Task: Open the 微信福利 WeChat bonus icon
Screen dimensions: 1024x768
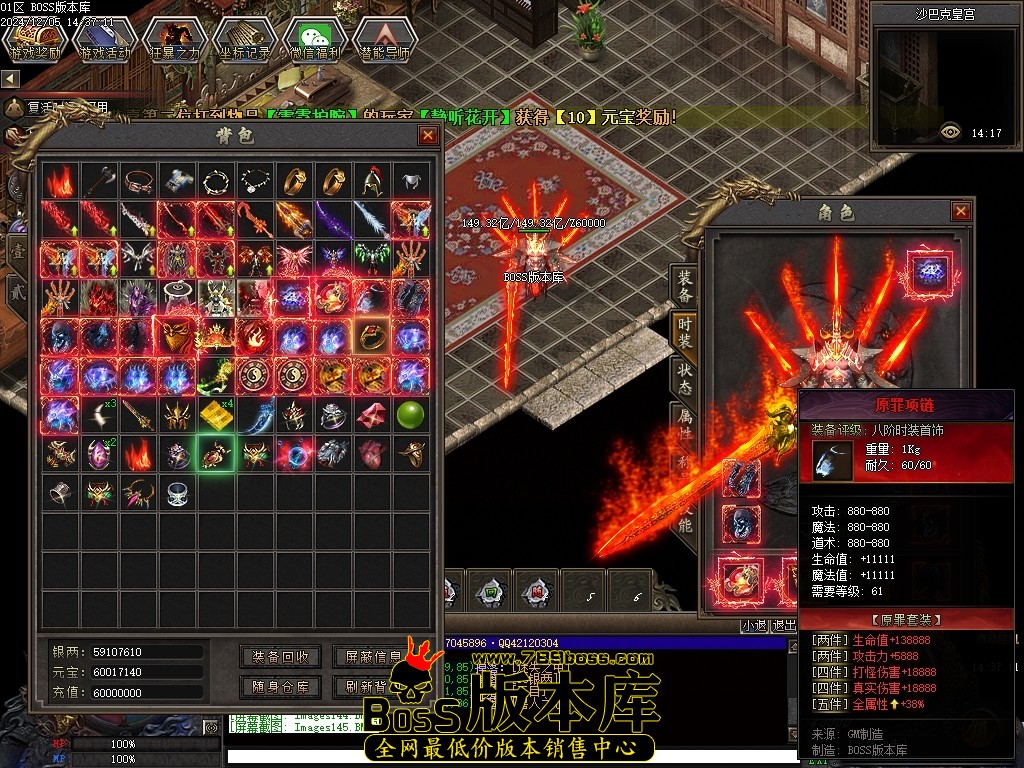Action: coord(315,40)
